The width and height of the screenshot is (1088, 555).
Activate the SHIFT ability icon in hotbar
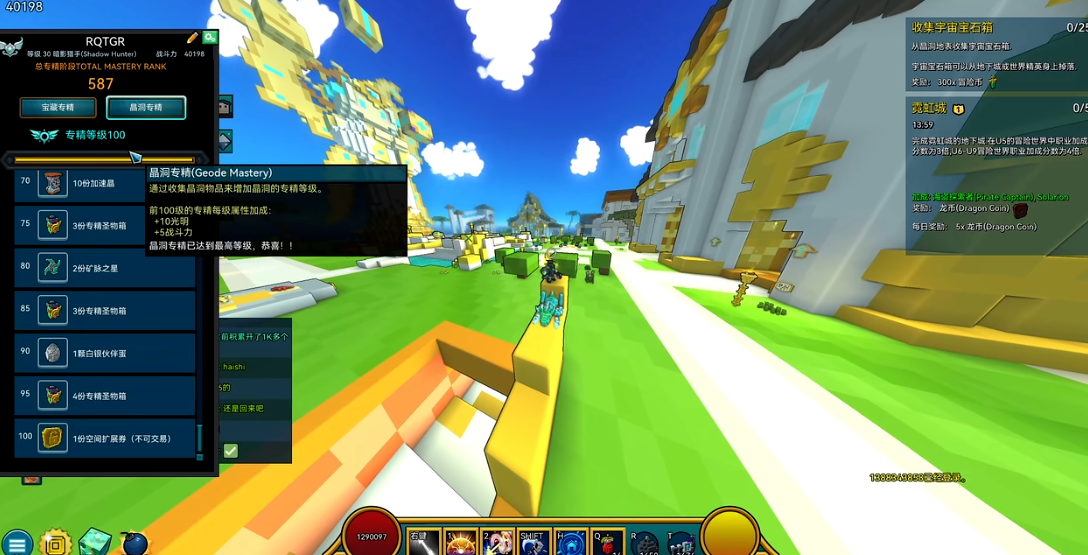[532, 543]
